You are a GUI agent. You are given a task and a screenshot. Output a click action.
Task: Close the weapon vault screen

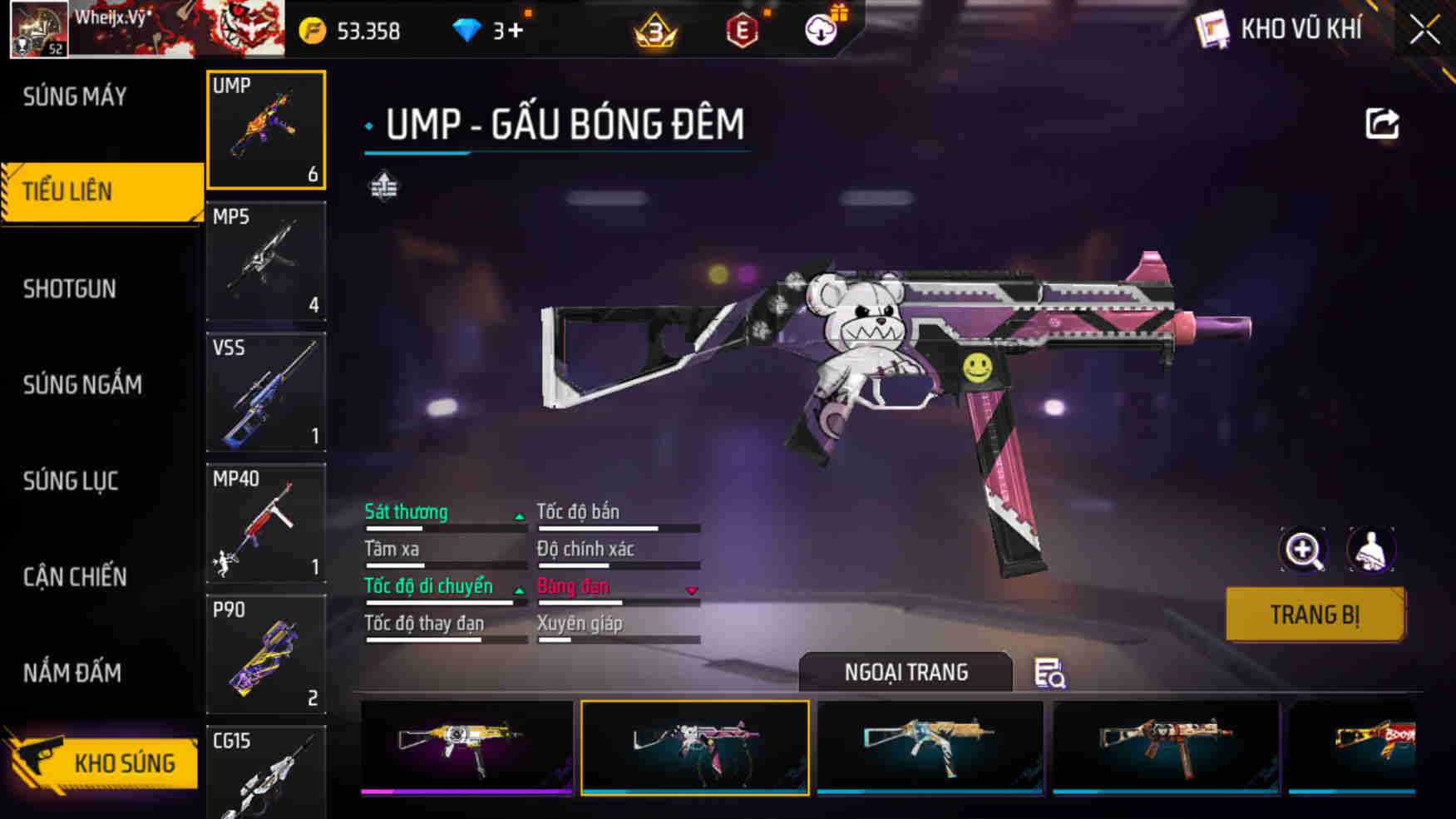tap(1424, 31)
